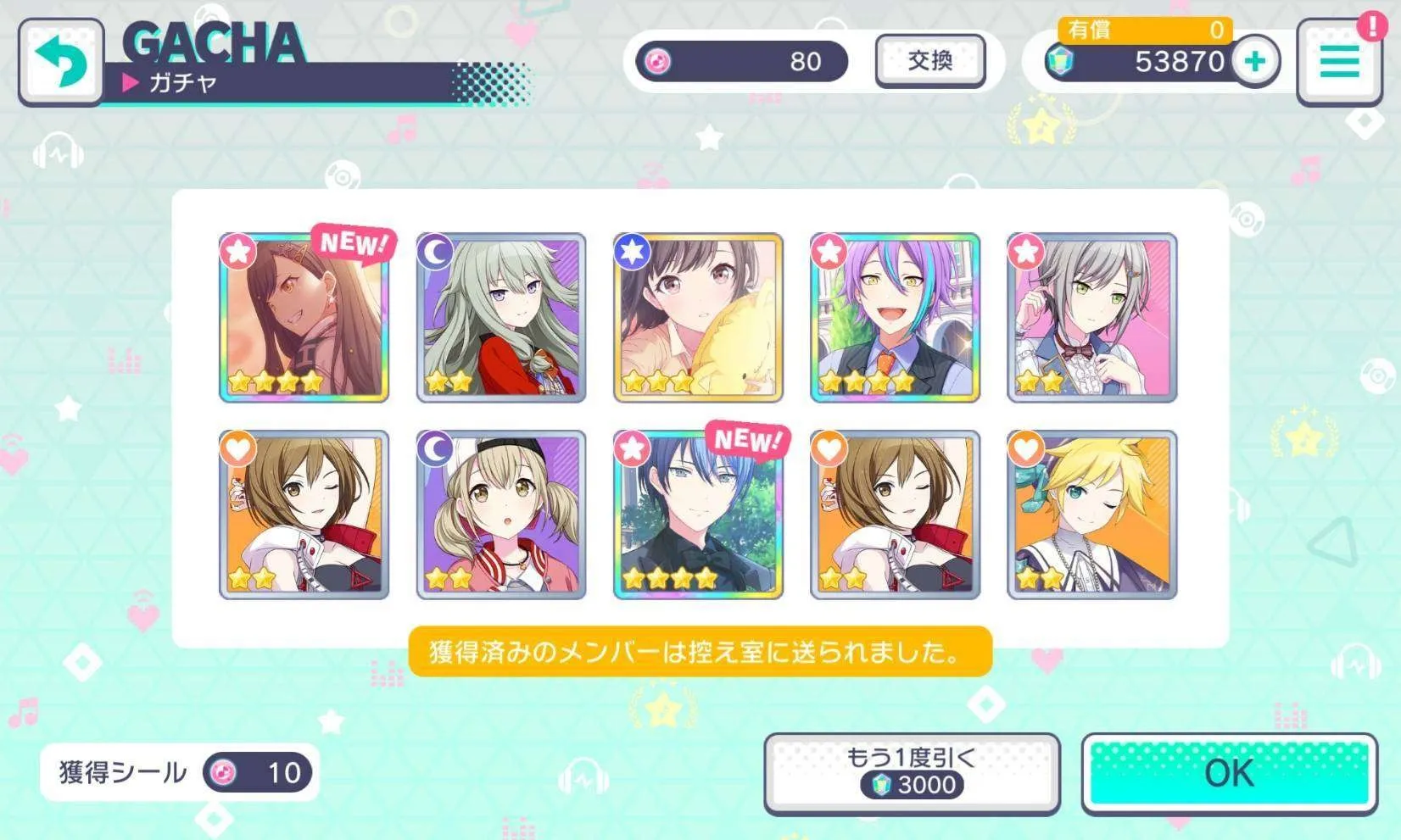View the silver-haired girl on pink card
Screen dimensions: 1401x840
(x=1091, y=318)
